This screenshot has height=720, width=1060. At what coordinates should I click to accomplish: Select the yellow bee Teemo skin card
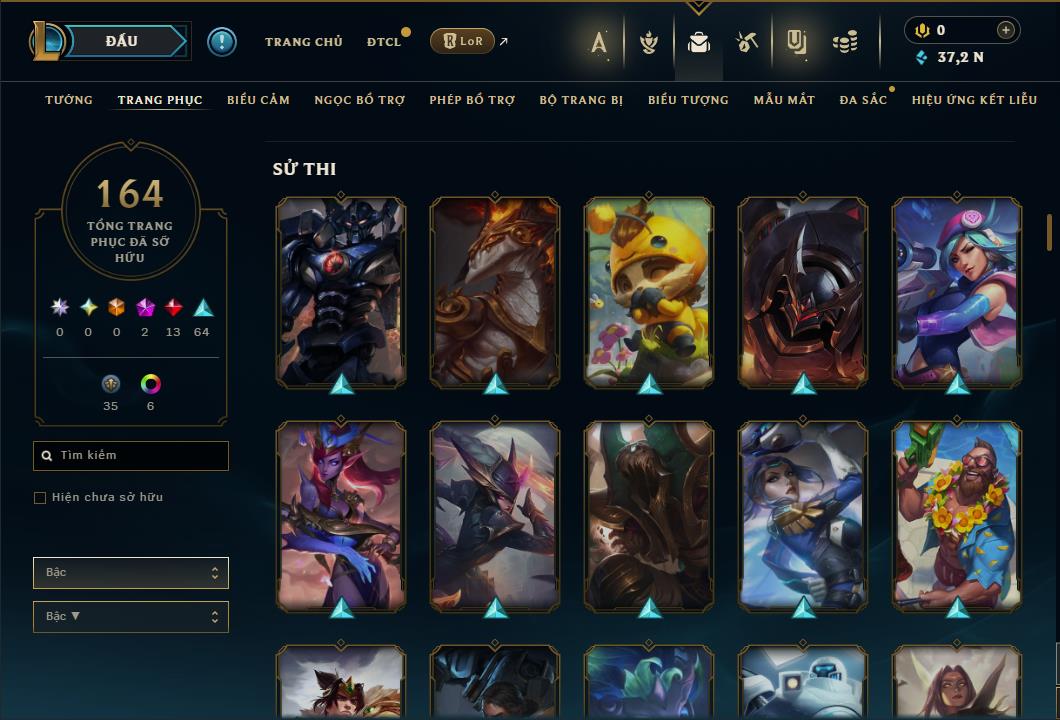(x=649, y=290)
